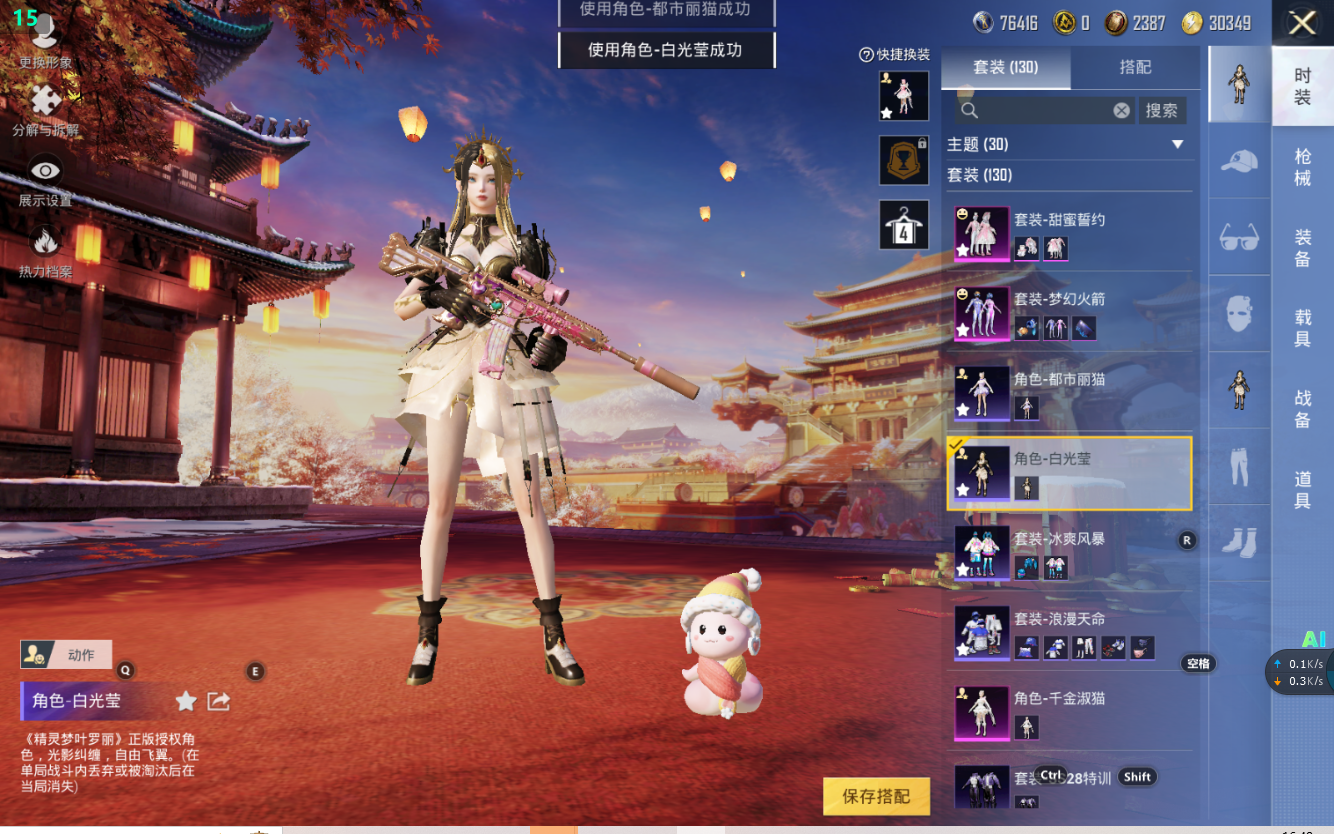Click the 动作 emote button

(66, 655)
